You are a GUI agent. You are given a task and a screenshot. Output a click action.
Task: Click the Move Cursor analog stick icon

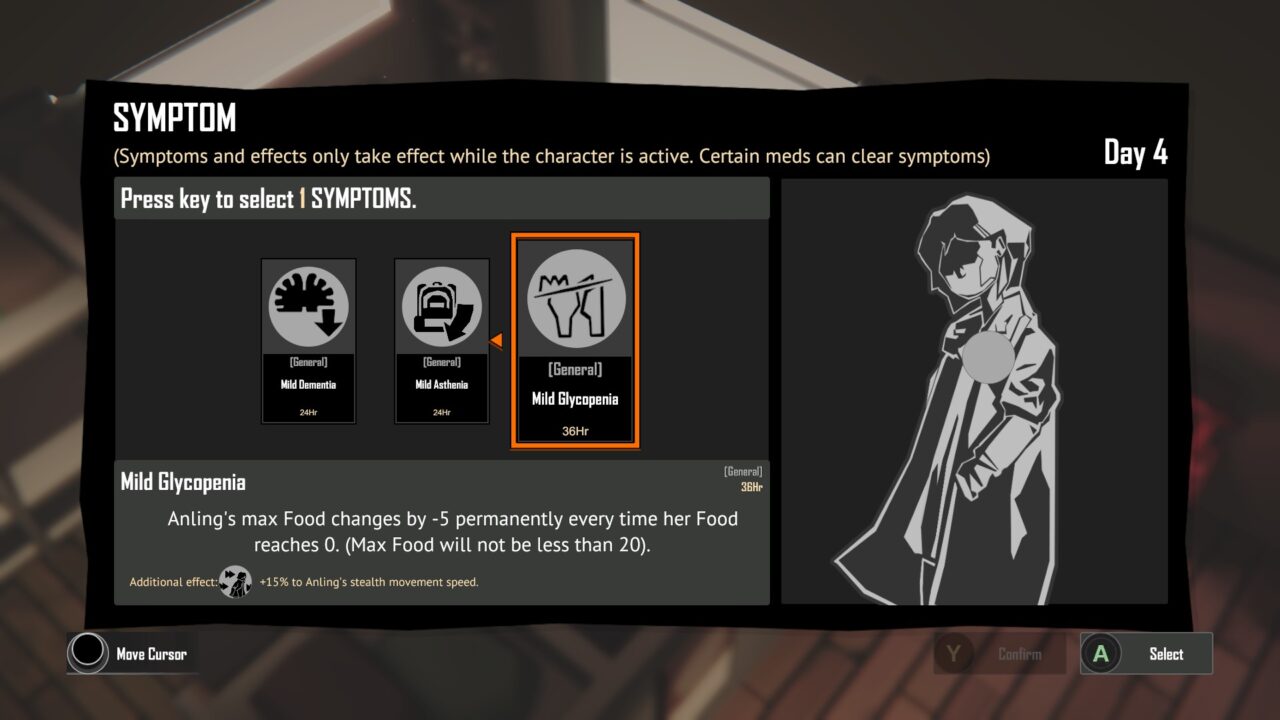click(86, 654)
